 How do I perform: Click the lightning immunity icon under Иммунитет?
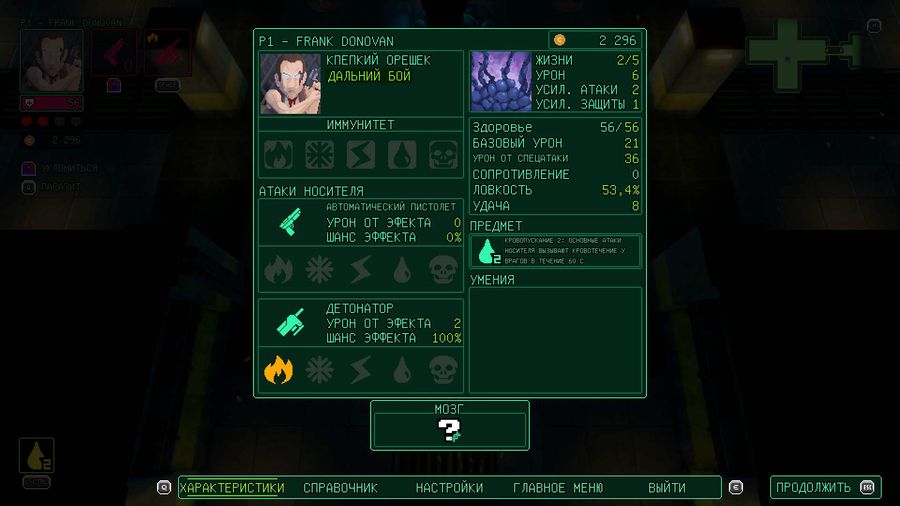tap(361, 155)
